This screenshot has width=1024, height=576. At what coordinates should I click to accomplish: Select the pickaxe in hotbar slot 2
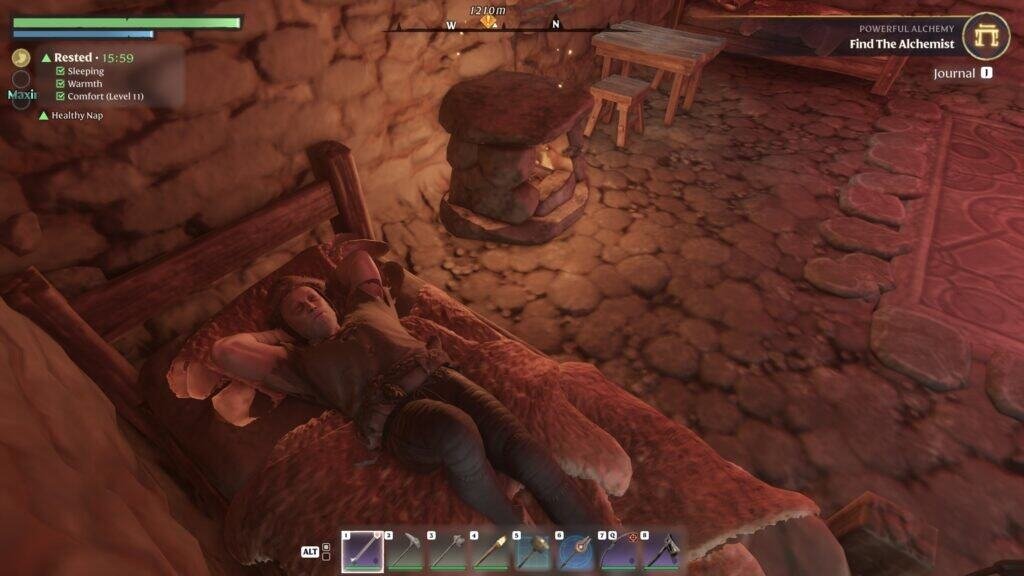tap(405, 550)
